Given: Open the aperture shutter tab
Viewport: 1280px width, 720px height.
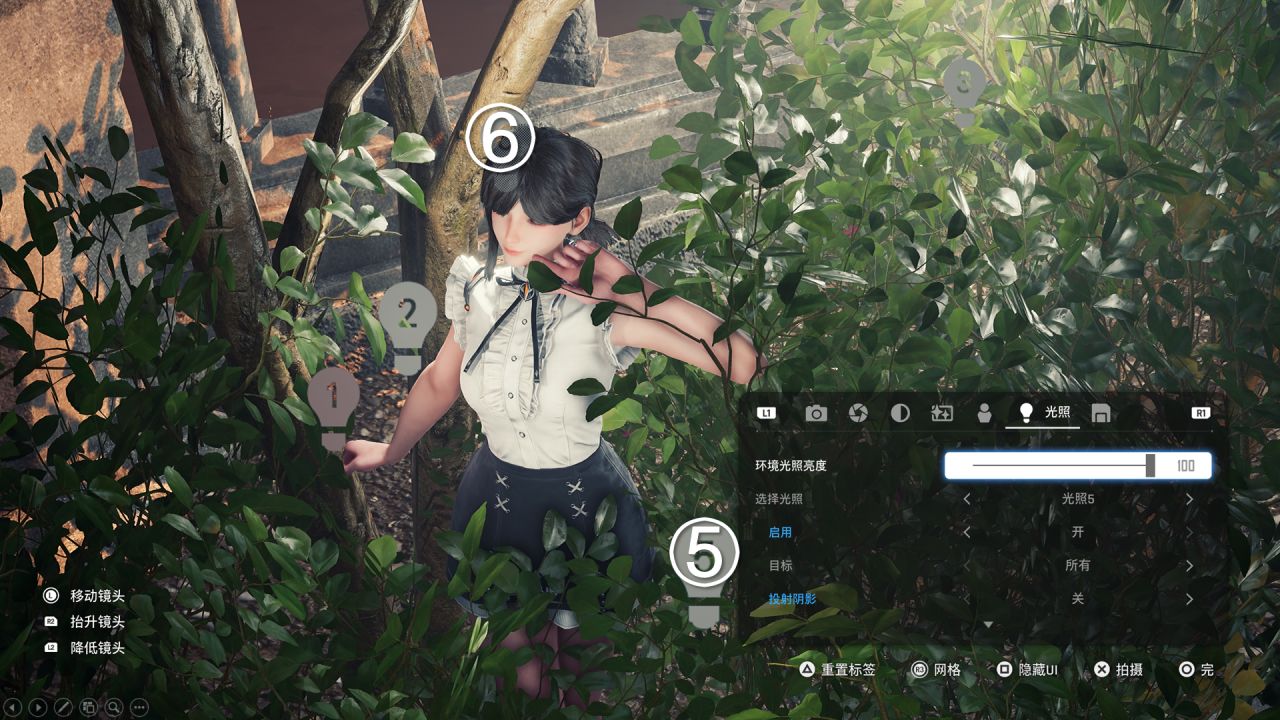Looking at the screenshot, I should (x=858, y=413).
